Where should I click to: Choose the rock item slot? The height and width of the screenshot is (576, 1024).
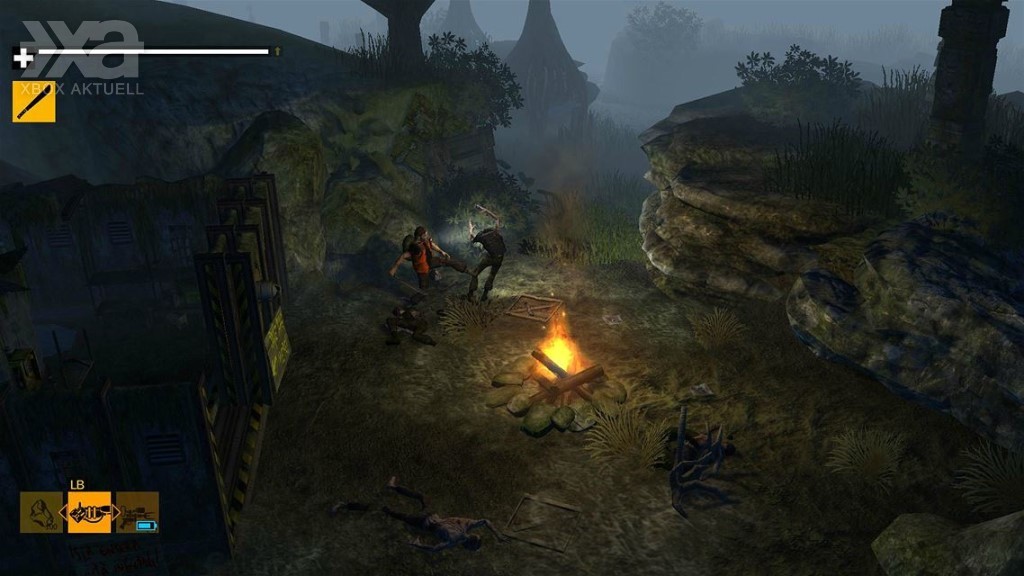tap(41, 512)
